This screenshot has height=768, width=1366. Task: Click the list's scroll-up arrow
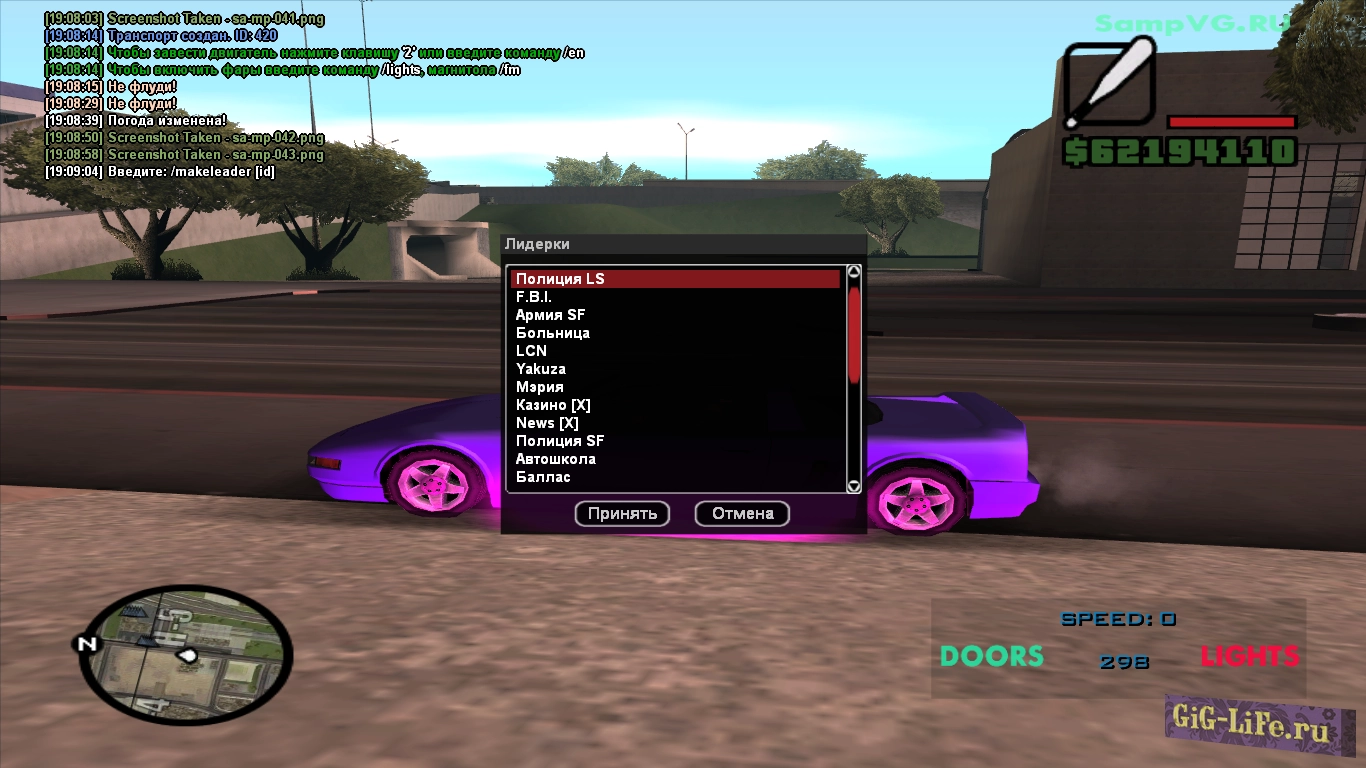point(854,271)
